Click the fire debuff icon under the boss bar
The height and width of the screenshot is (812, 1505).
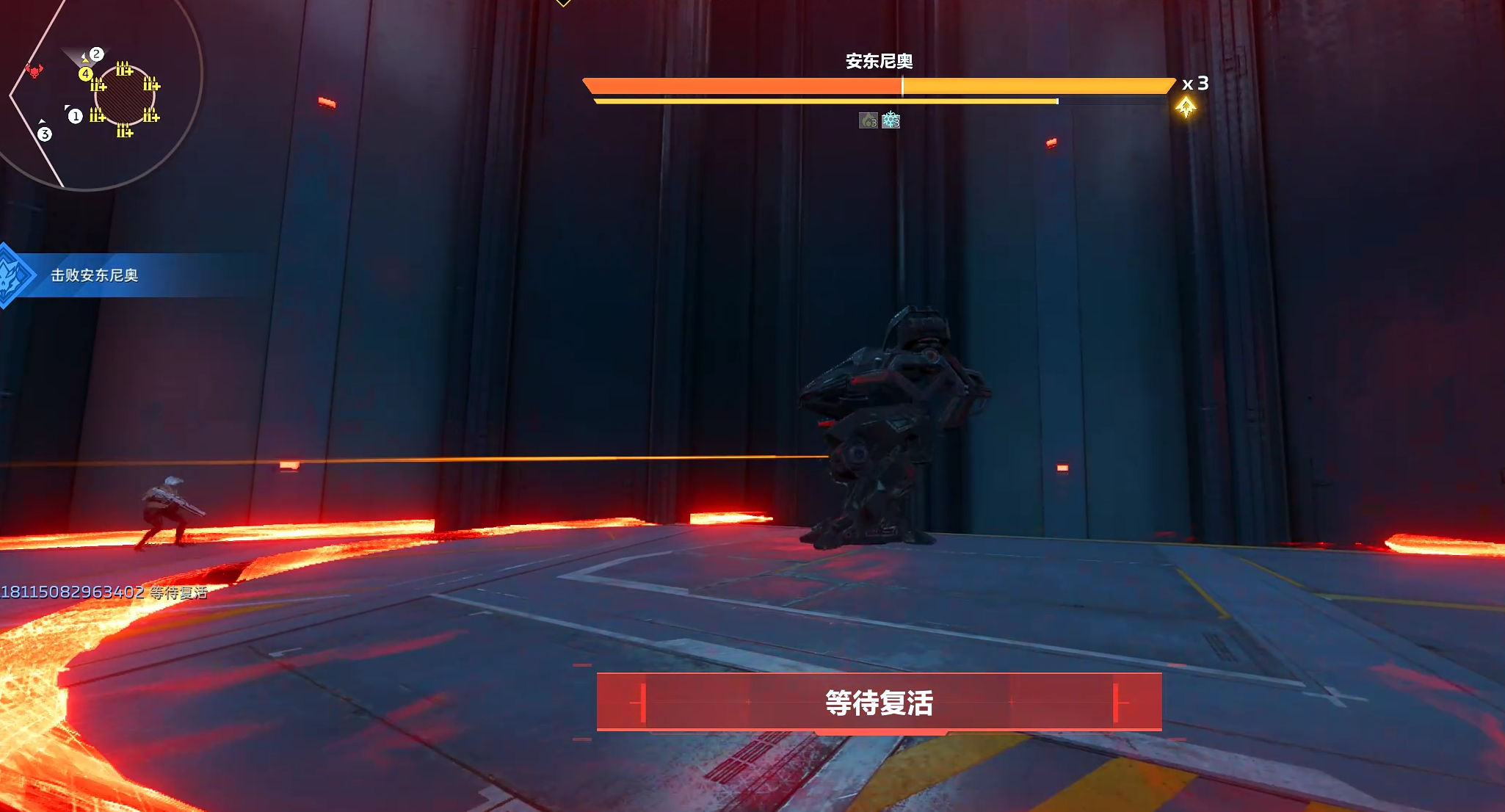tap(868, 121)
